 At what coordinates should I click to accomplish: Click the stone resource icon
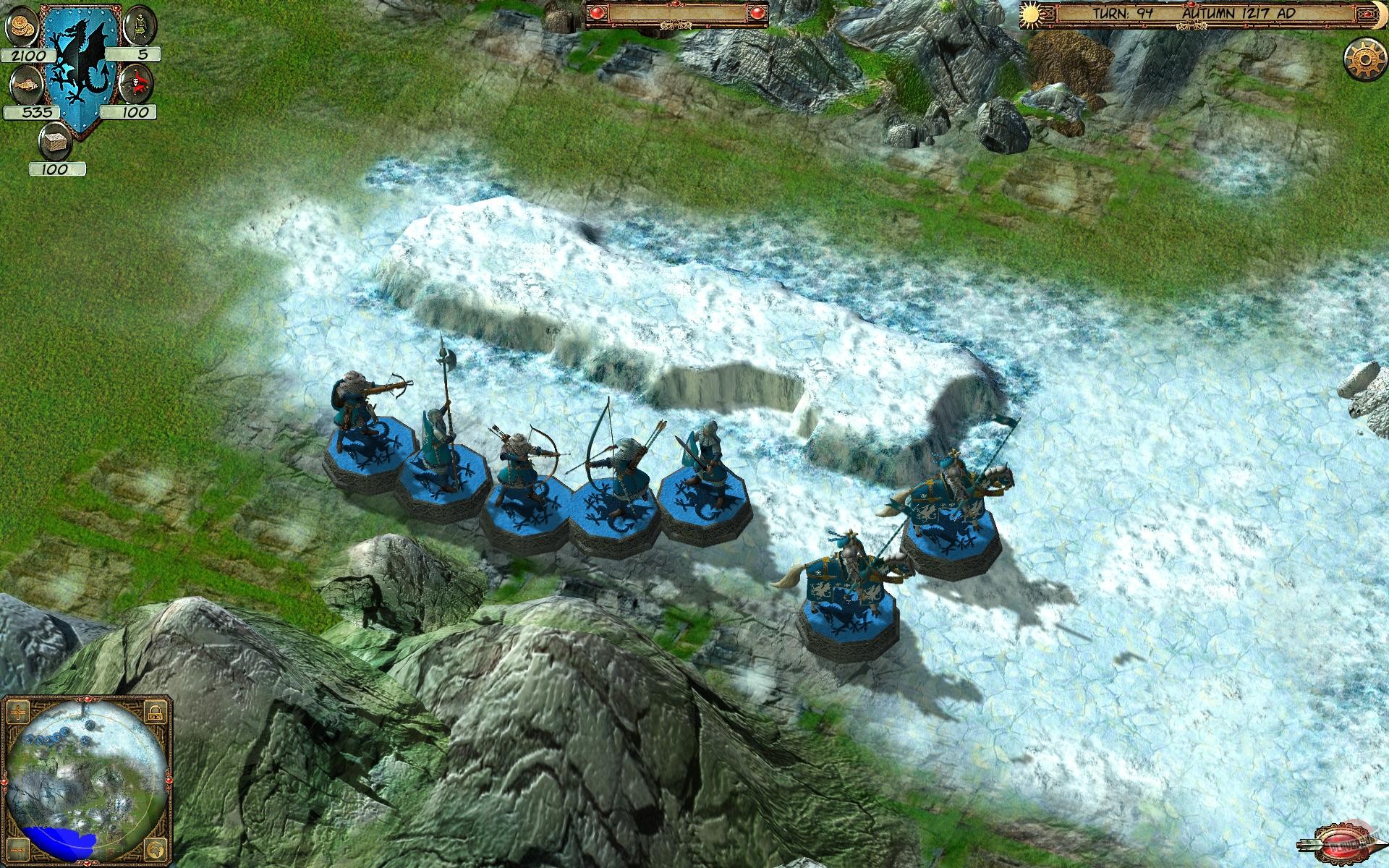click(x=55, y=142)
